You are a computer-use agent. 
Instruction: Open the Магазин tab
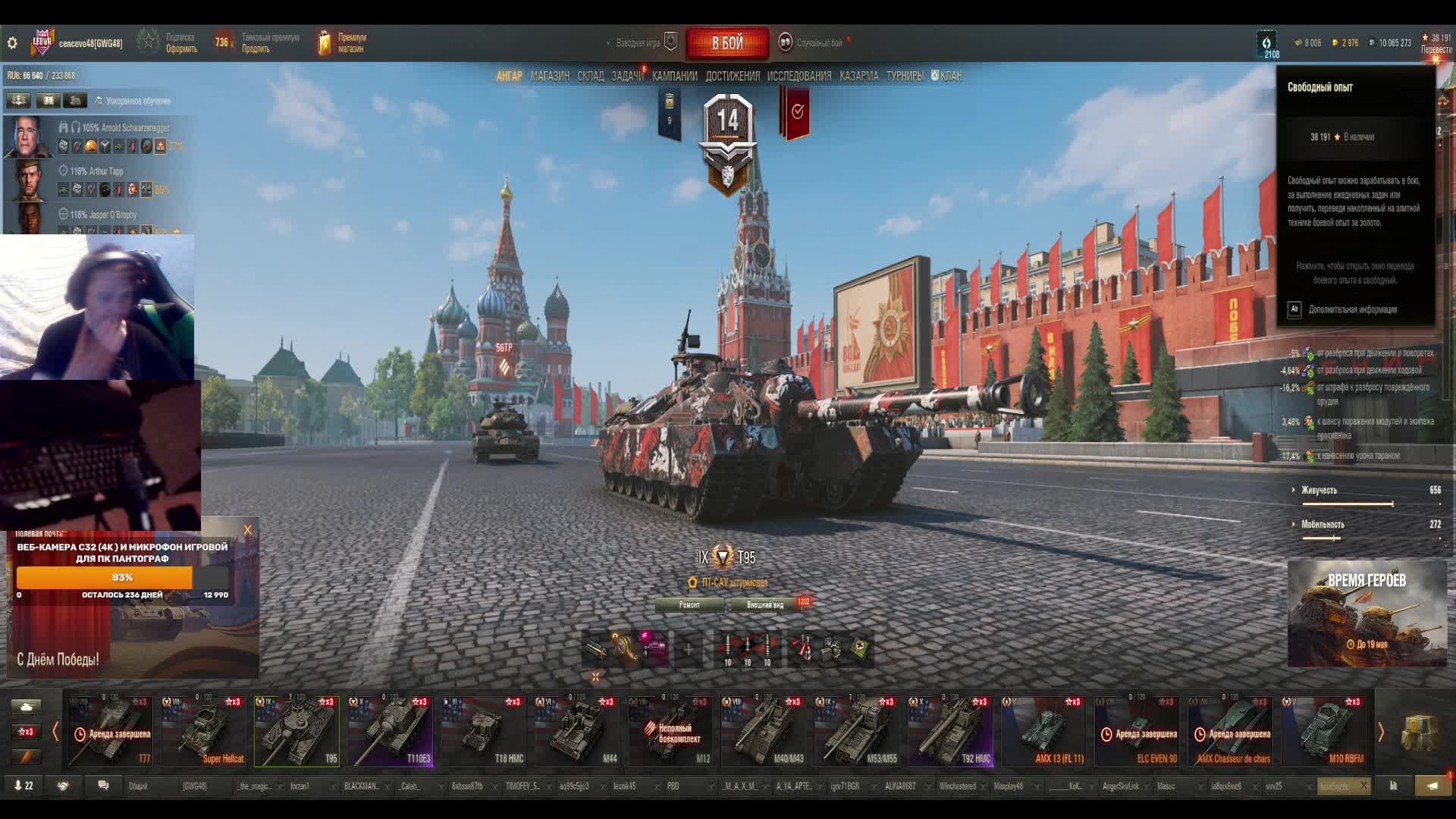pos(550,76)
